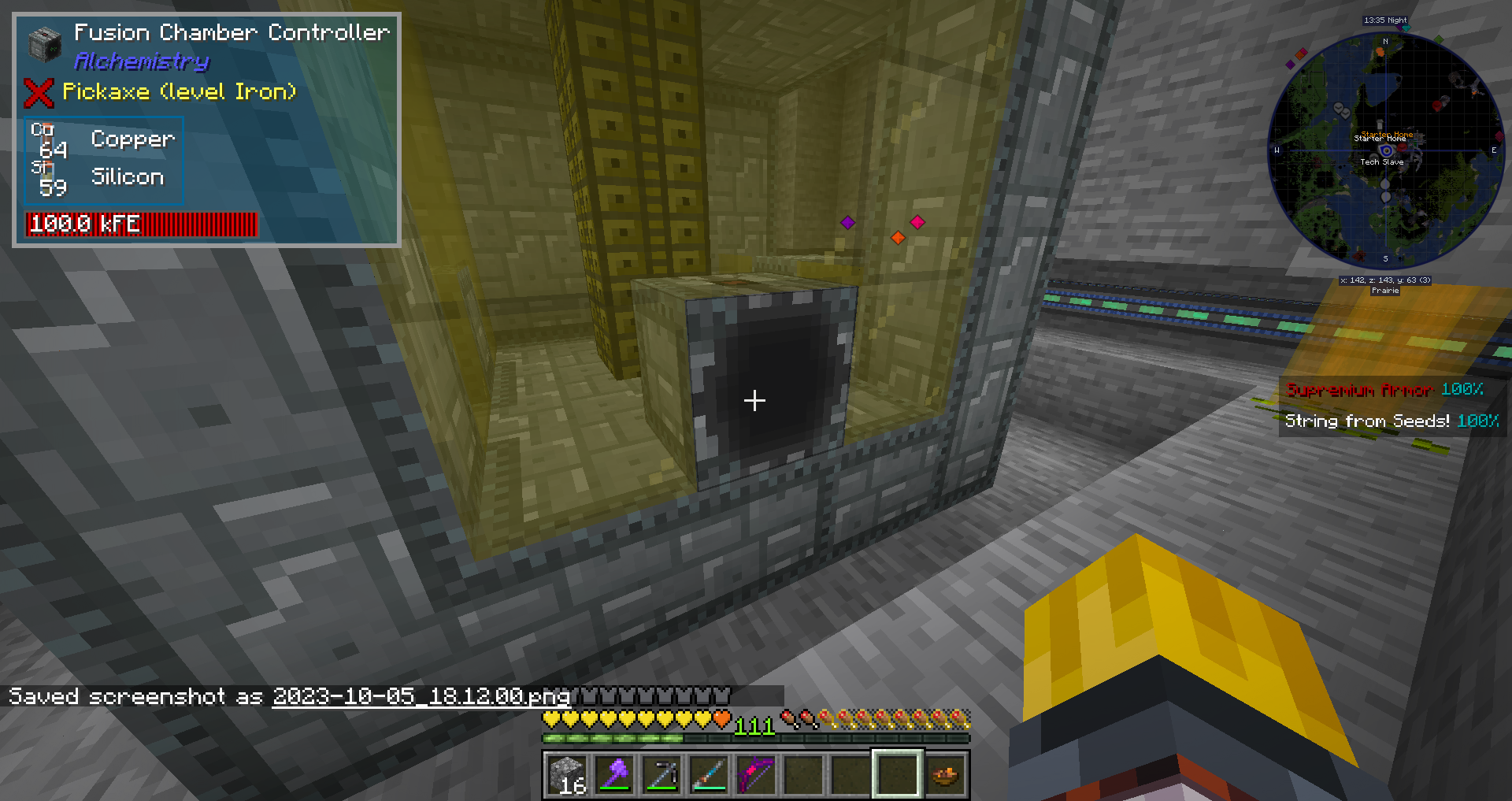
Task: Click the 100.0 kFE energy bar
Action: click(x=142, y=224)
